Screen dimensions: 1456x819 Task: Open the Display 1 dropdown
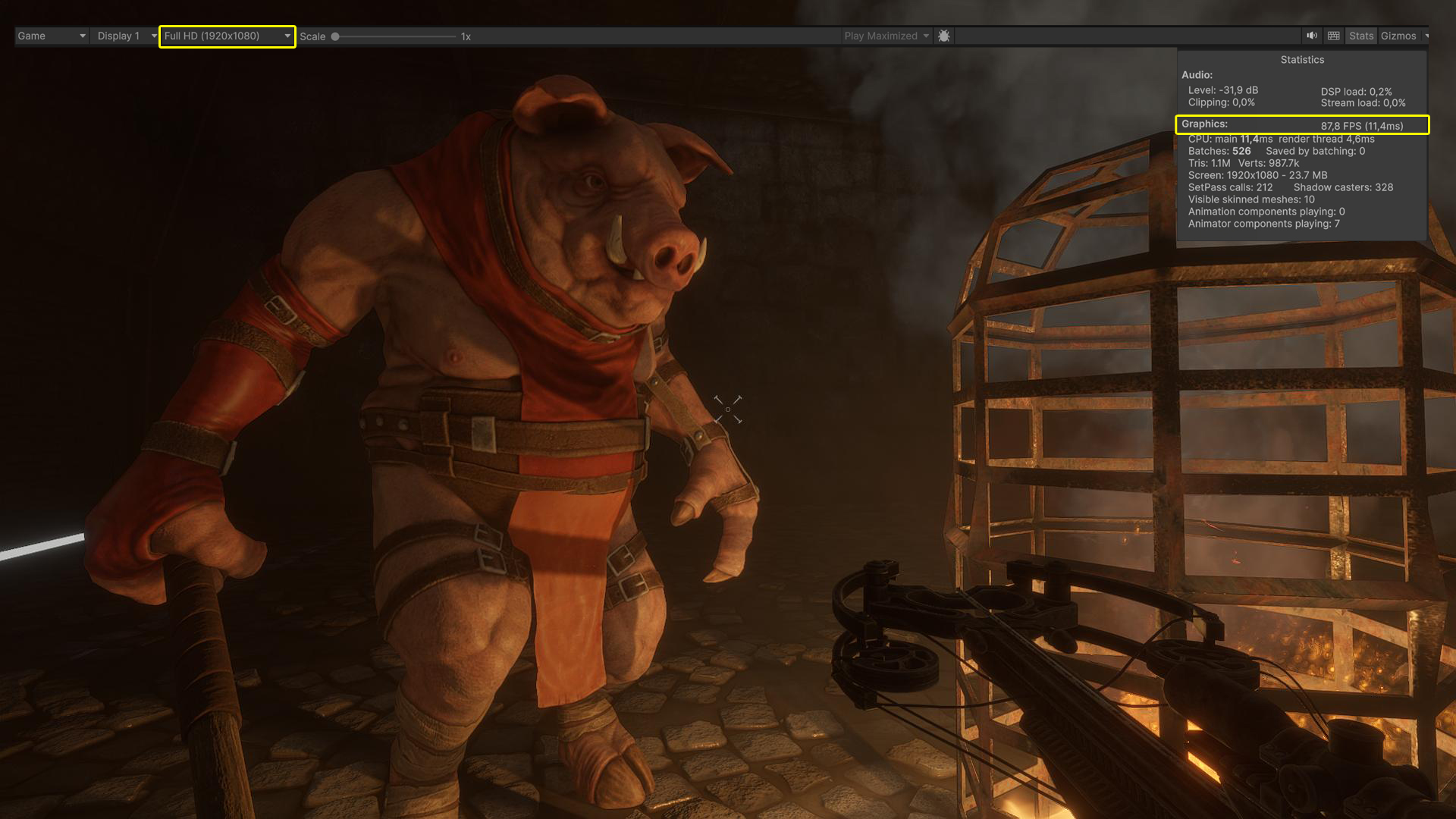126,36
